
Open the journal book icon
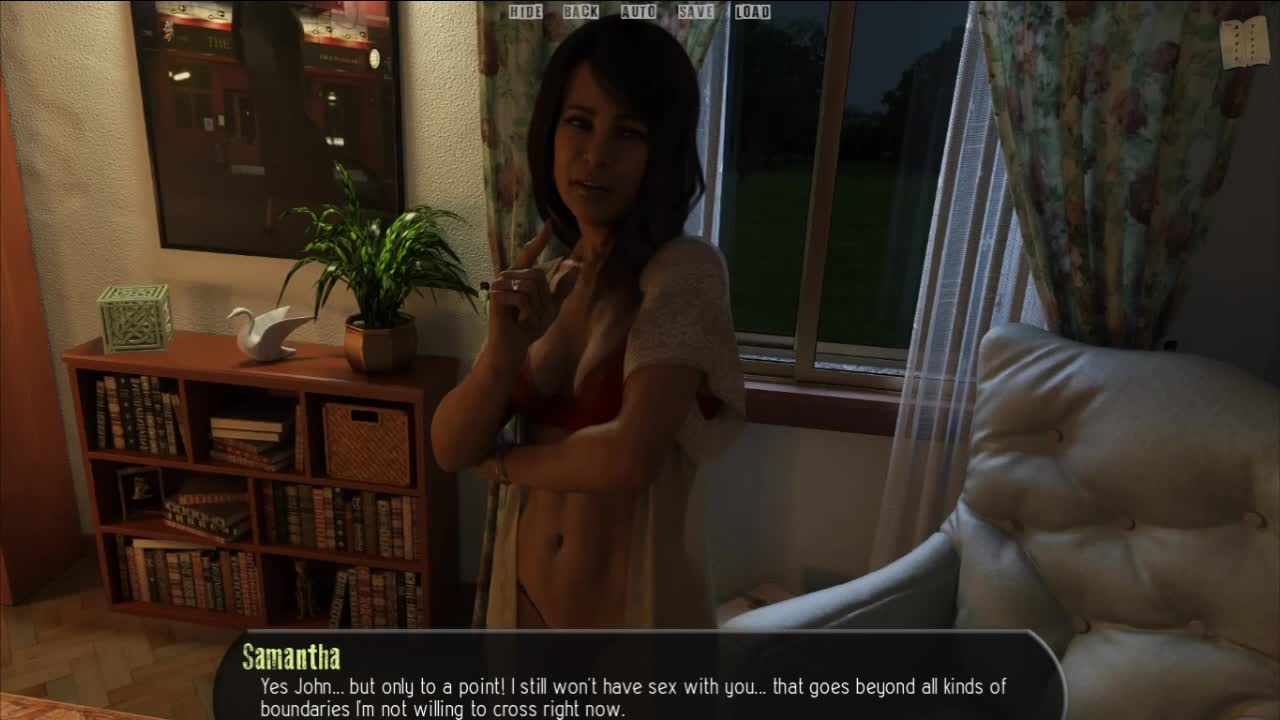(x=1244, y=42)
